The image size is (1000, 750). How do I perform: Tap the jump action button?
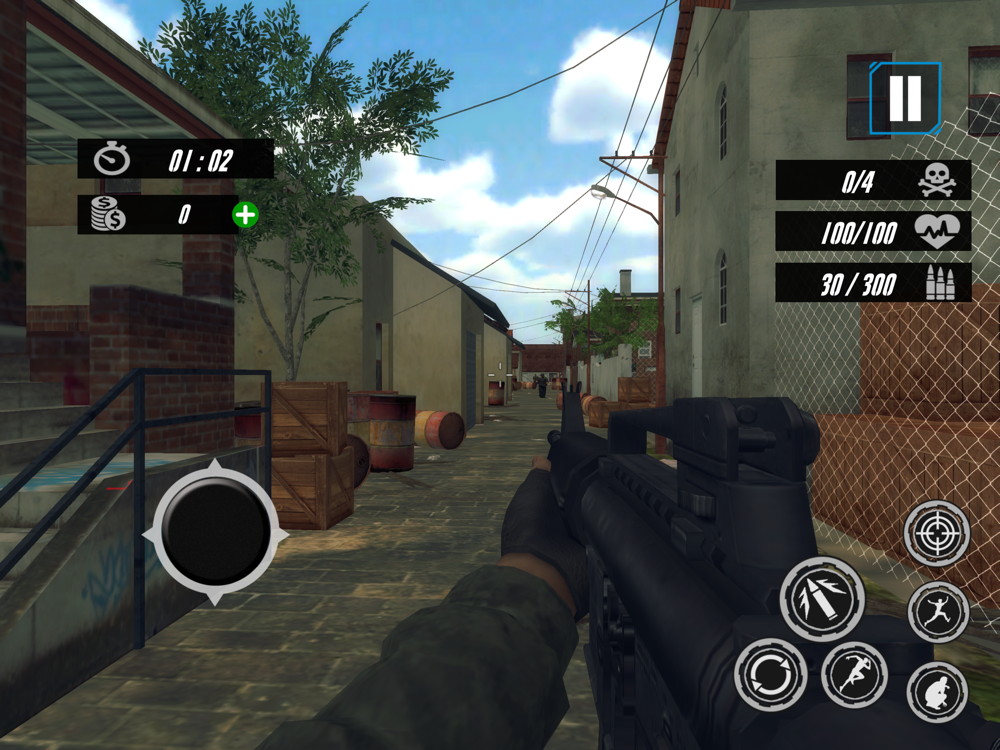coord(938,611)
